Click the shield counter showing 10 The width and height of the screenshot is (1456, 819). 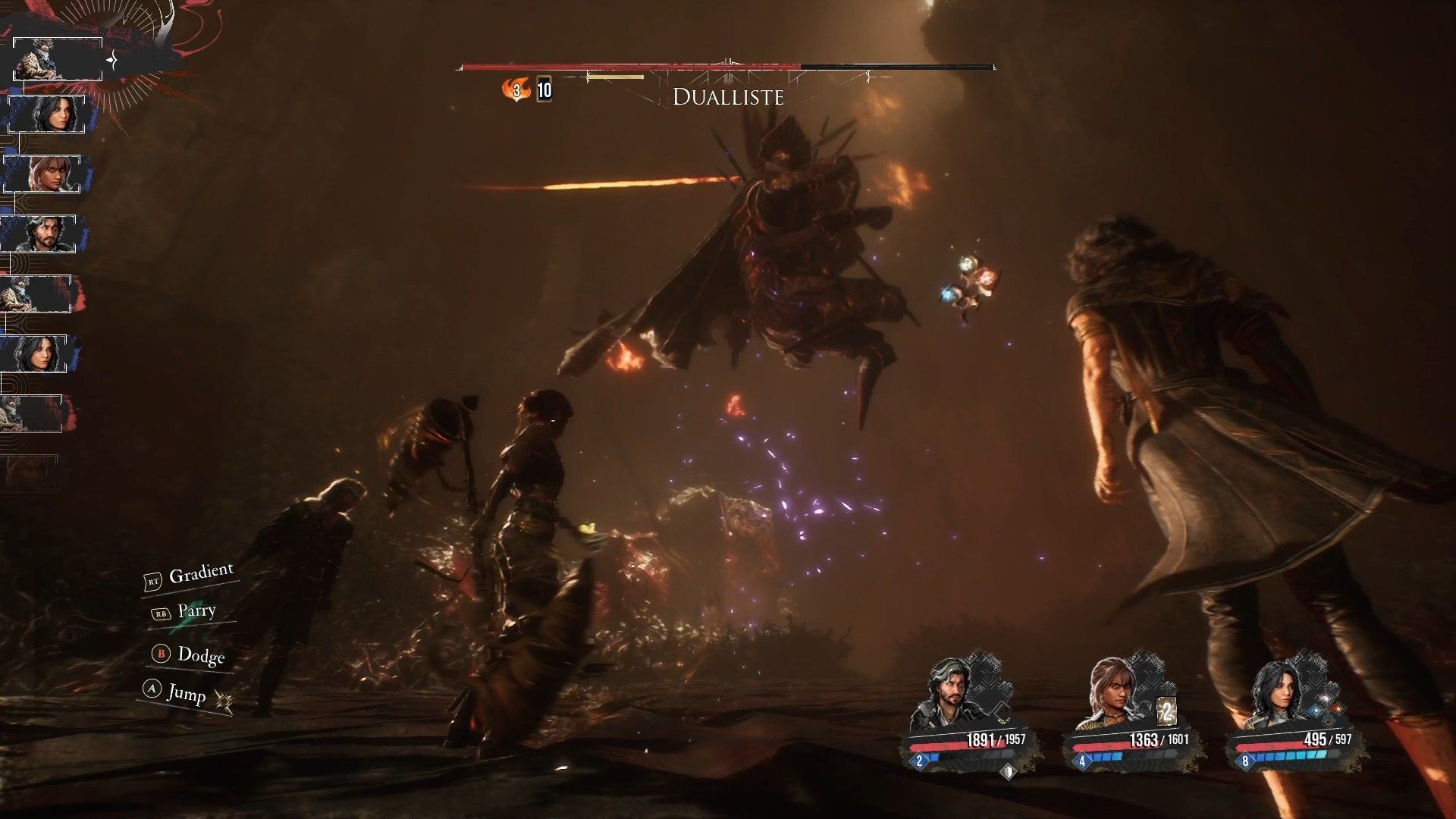[x=544, y=90]
